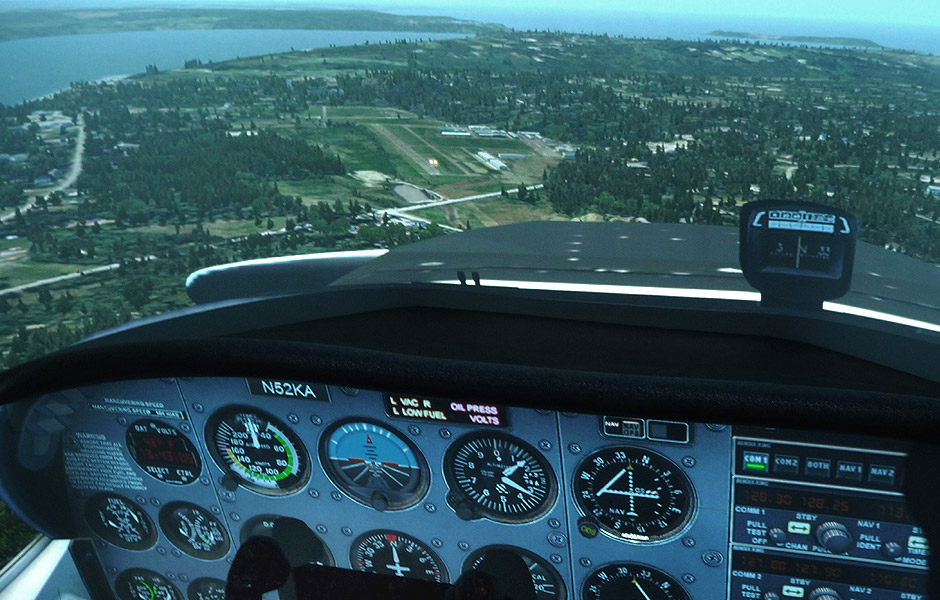Toggle the NAV/GPS selector switch
Image resolution: width=940 pixels, height=600 pixels.
point(623,428)
